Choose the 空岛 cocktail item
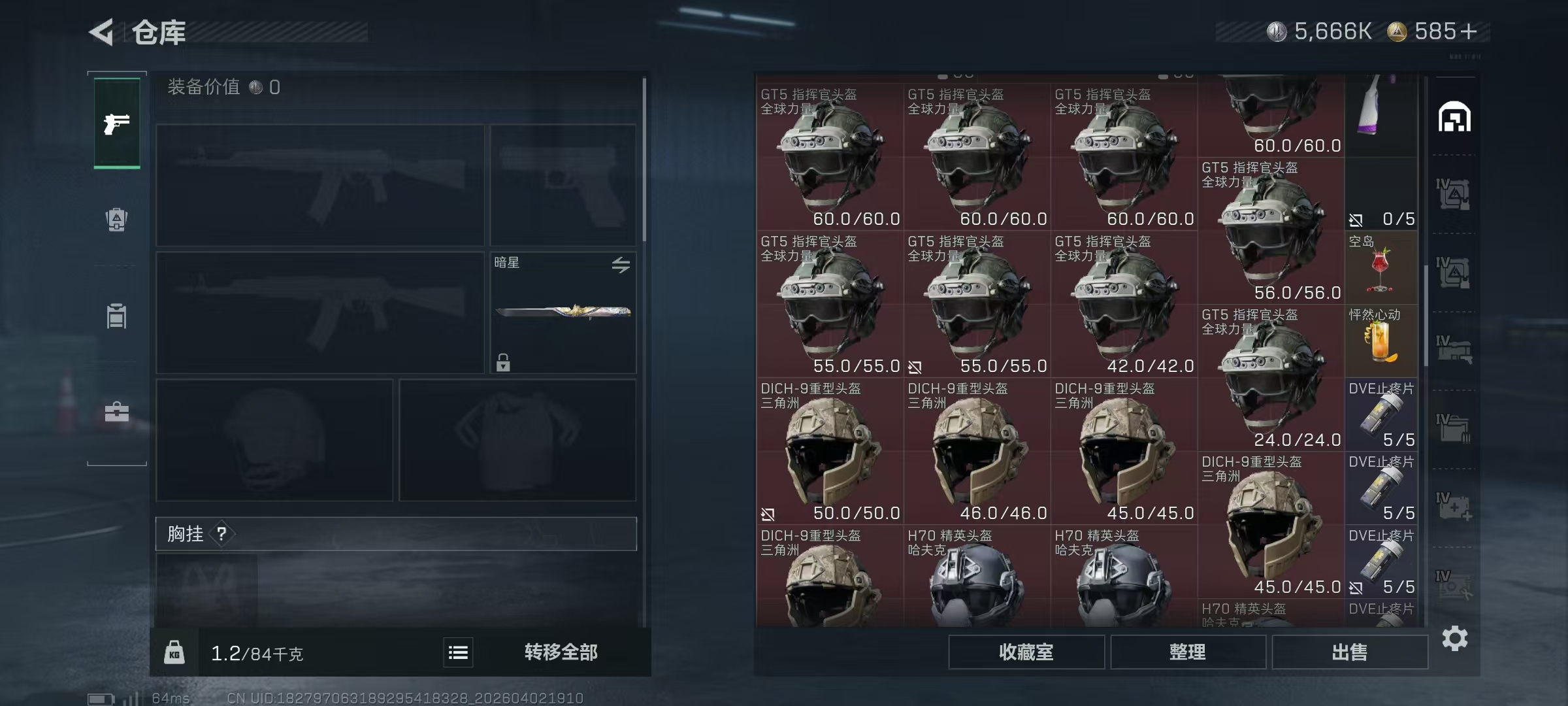Viewport: 1568px width, 706px height. point(1380,268)
